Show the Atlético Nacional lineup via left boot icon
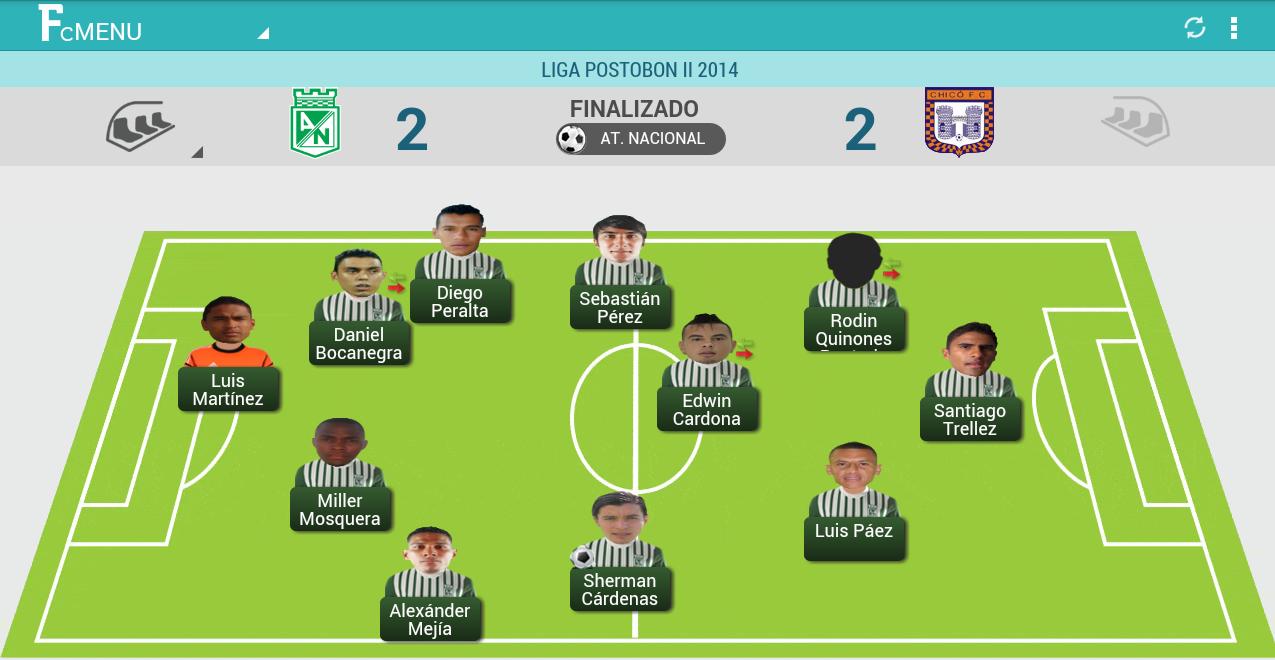Screen dimensions: 1275x660 (x=141, y=126)
